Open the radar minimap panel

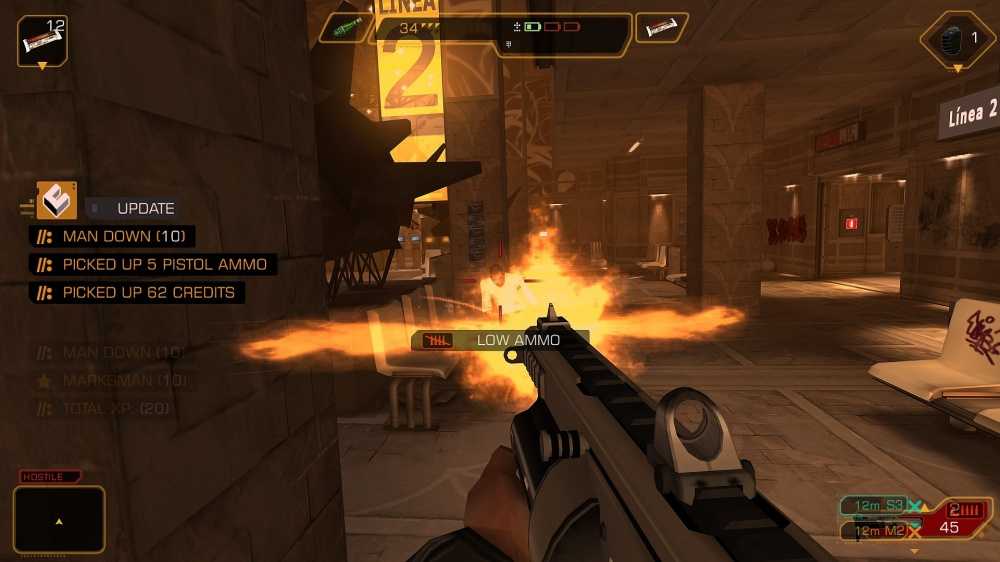(59, 520)
